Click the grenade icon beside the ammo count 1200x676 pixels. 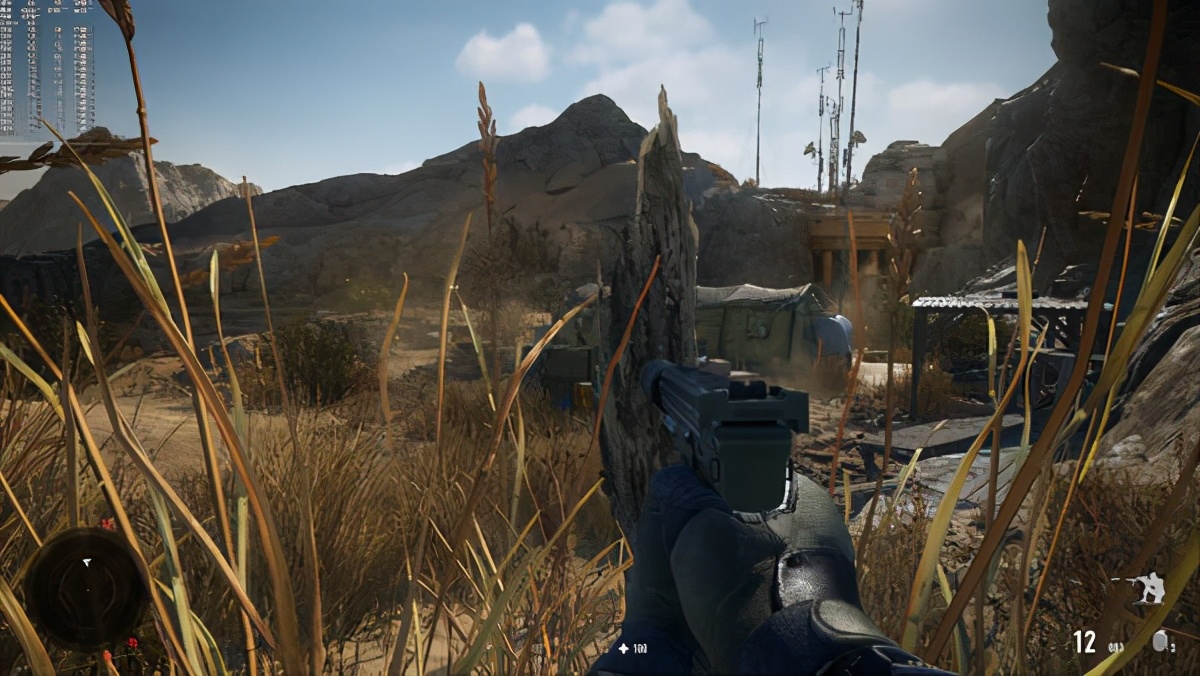tap(1160, 642)
